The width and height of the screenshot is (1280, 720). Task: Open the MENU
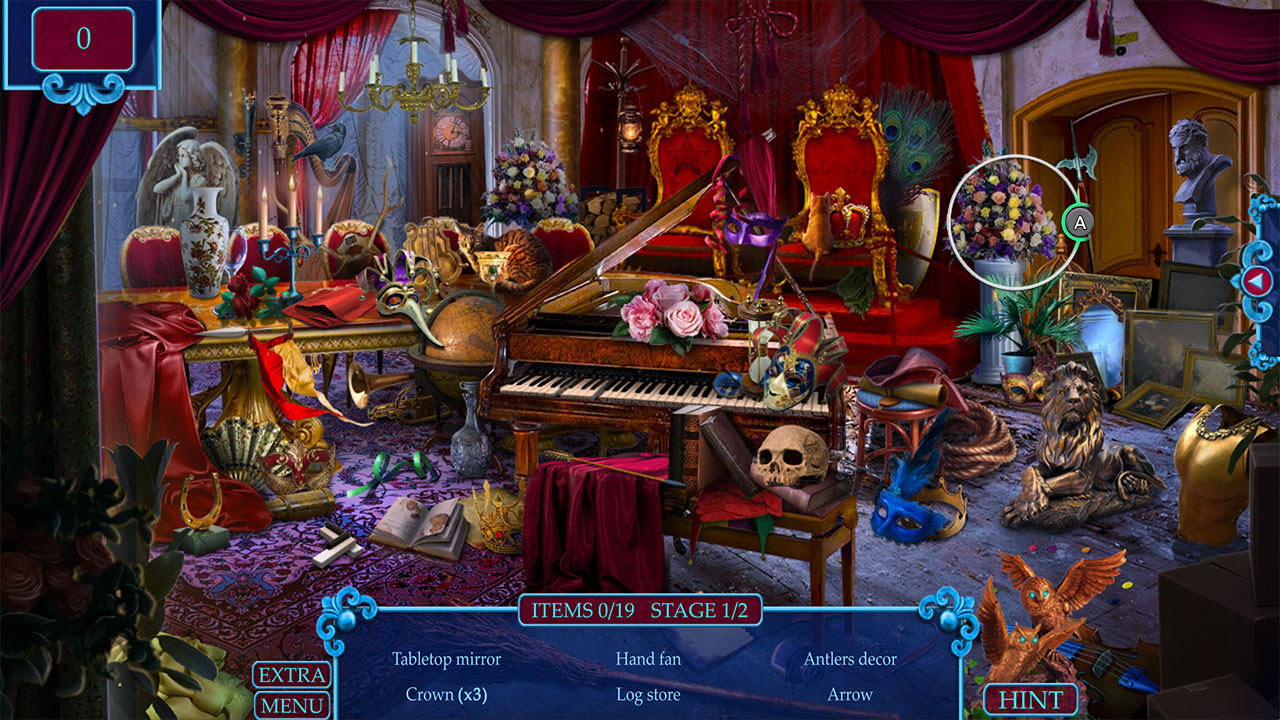(x=292, y=706)
